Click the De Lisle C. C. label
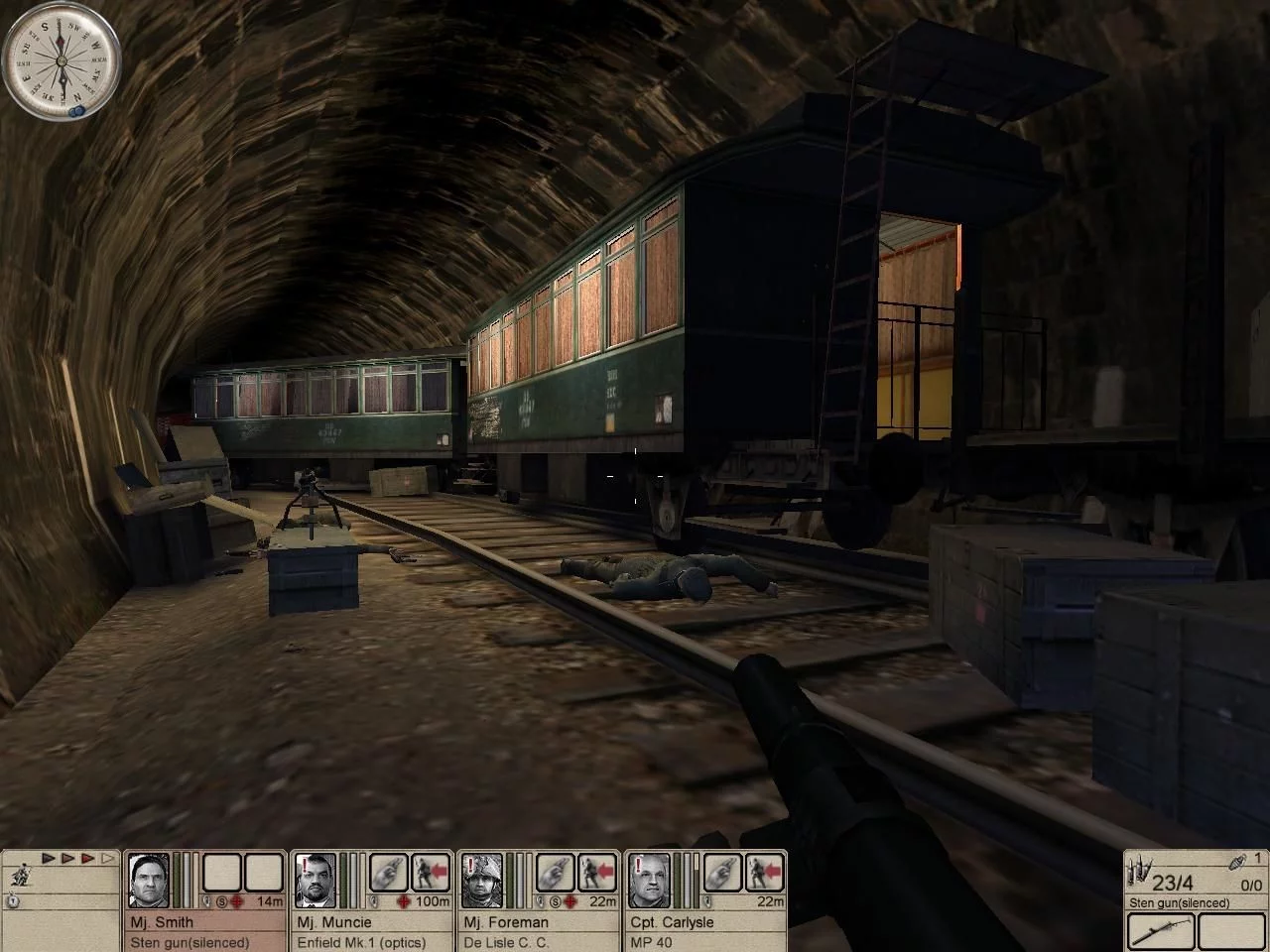The height and width of the screenshot is (952, 1270). (x=506, y=942)
